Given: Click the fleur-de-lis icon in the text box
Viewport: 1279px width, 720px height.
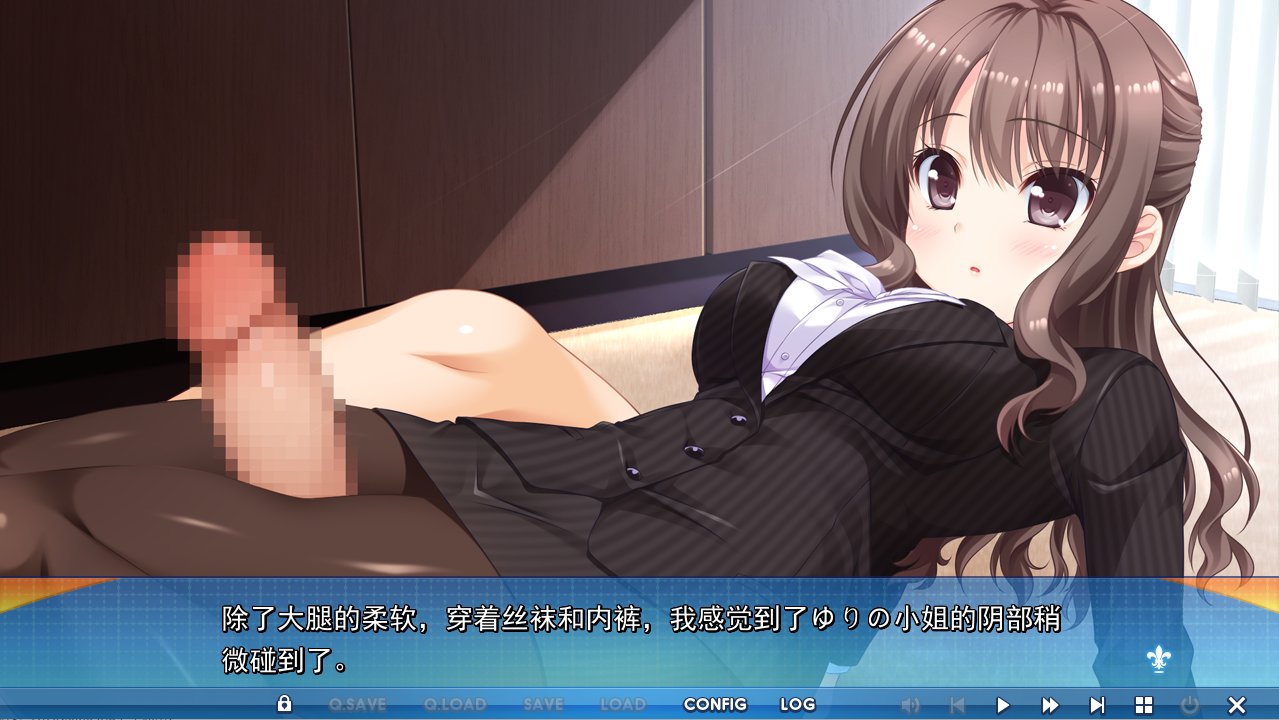Looking at the screenshot, I should (x=1158, y=658).
